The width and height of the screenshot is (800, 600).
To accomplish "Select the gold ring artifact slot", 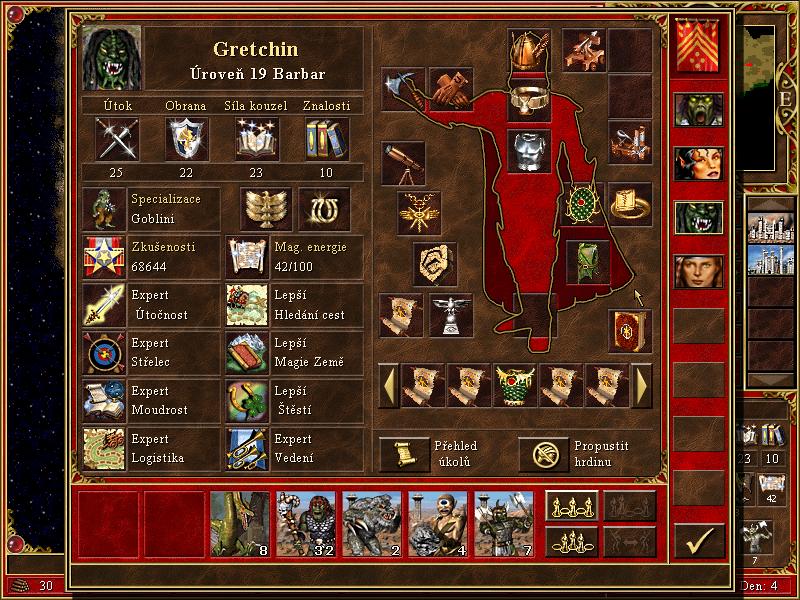I will point(629,204).
